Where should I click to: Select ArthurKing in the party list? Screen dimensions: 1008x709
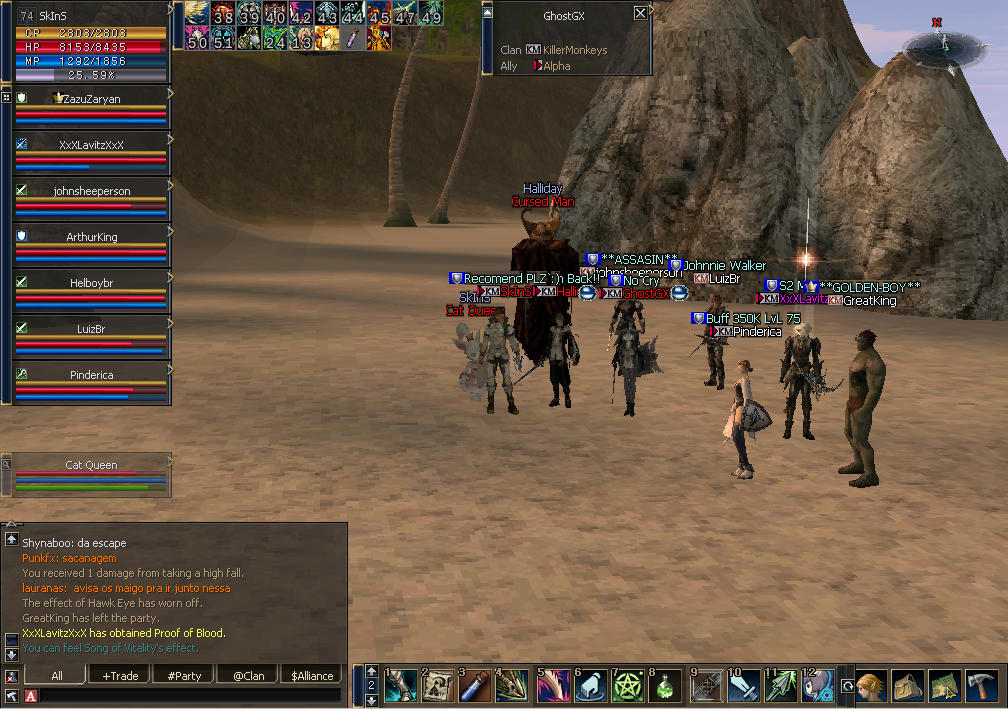tap(91, 237)
